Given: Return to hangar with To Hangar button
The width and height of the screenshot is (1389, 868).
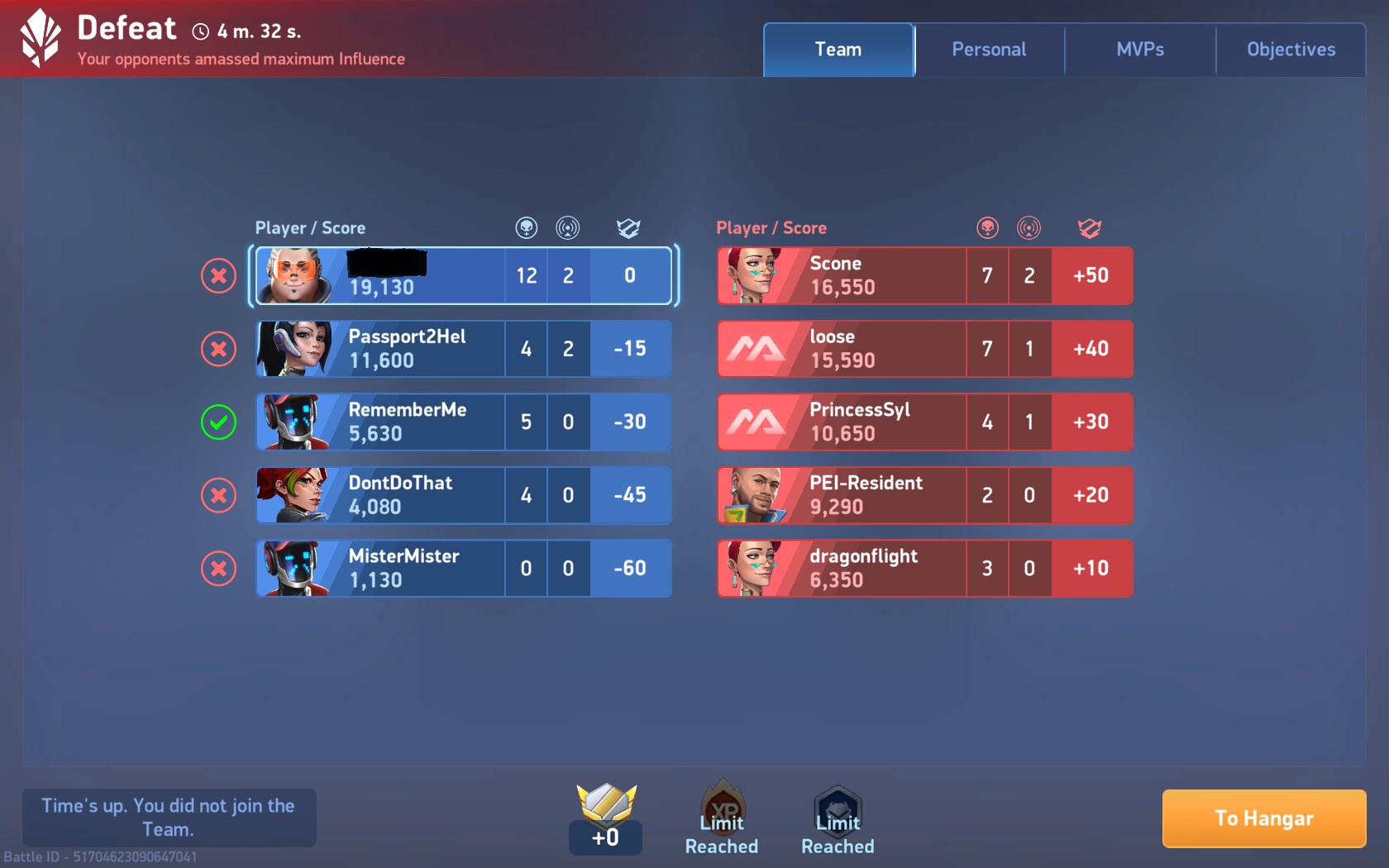Looking at the screenshot, I should tap(1263, 818).
